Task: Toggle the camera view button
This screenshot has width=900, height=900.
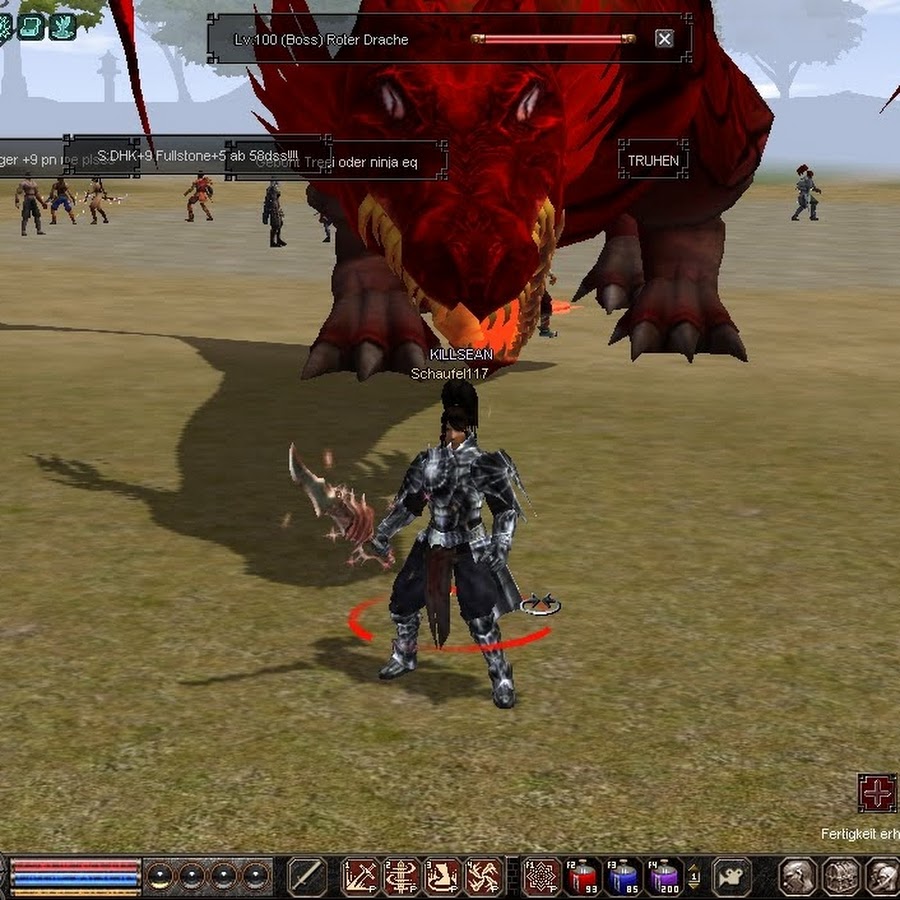Action: pyautogui.click(x=732, y=877)
